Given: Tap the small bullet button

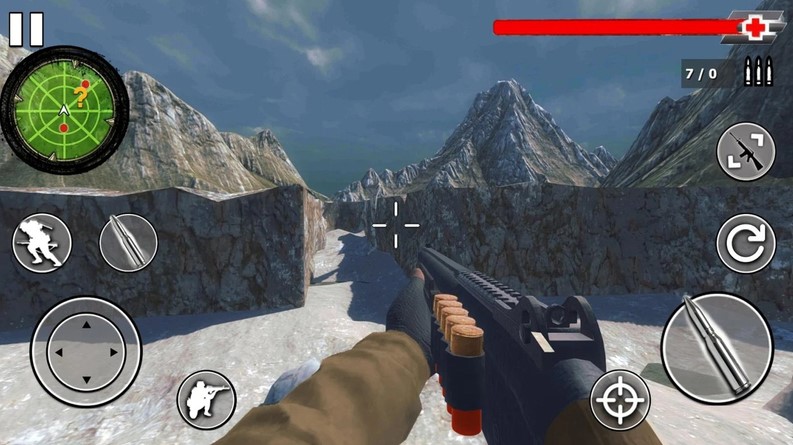Looking at the screenshot, I should [128, 242].
